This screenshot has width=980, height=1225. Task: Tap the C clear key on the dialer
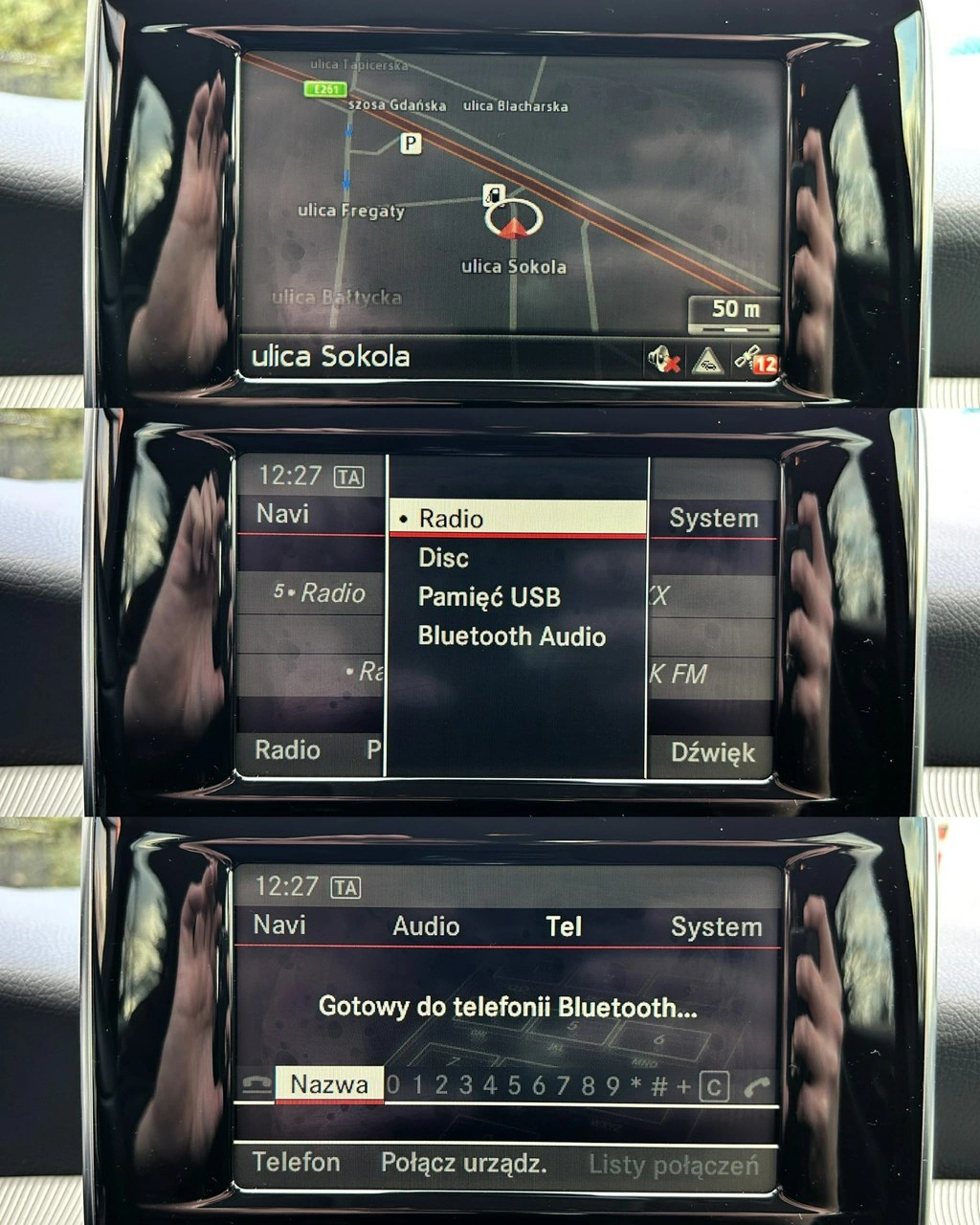click(714, 1087)
